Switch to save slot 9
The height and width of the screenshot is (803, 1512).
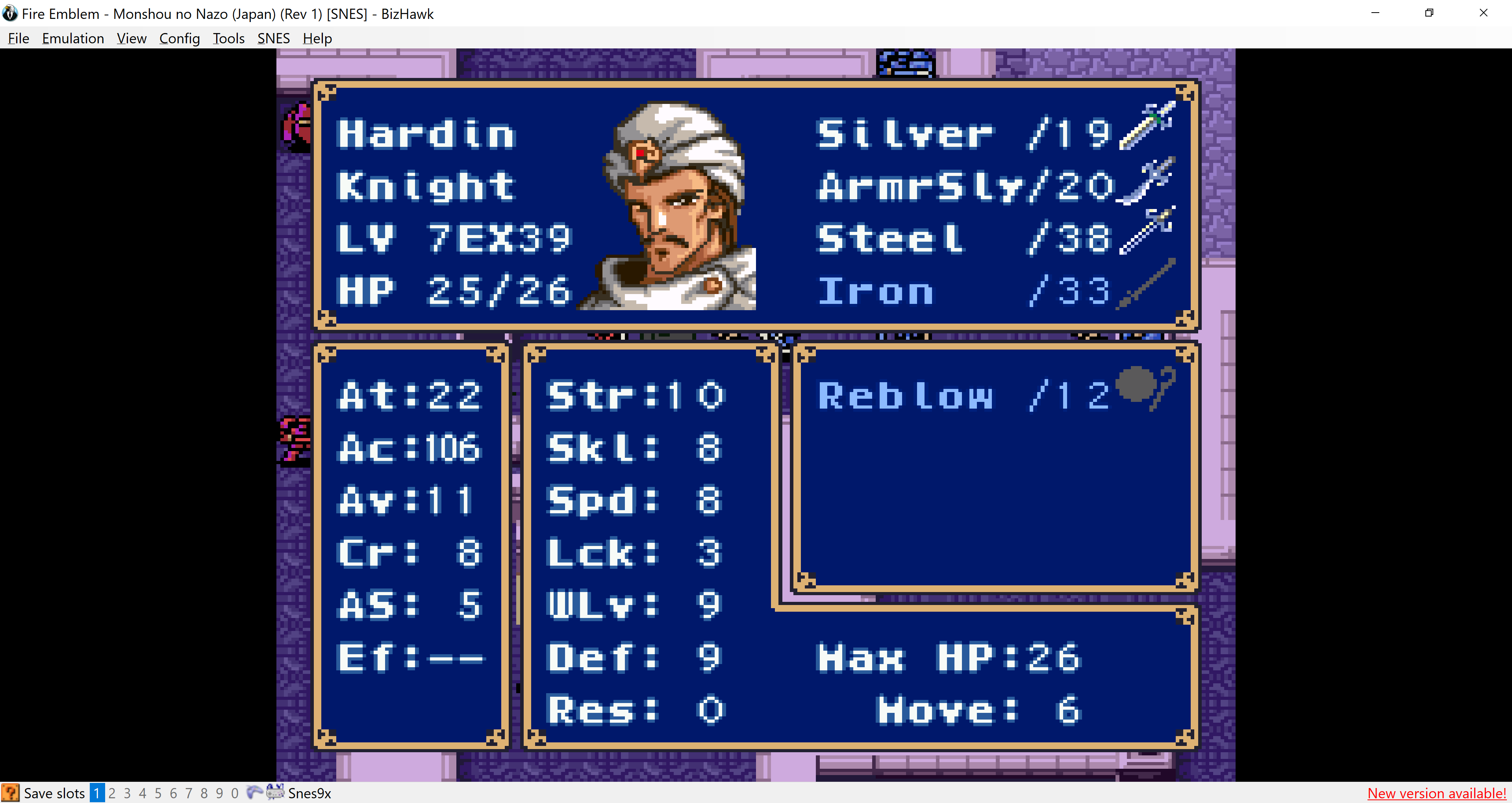(220, 794)
